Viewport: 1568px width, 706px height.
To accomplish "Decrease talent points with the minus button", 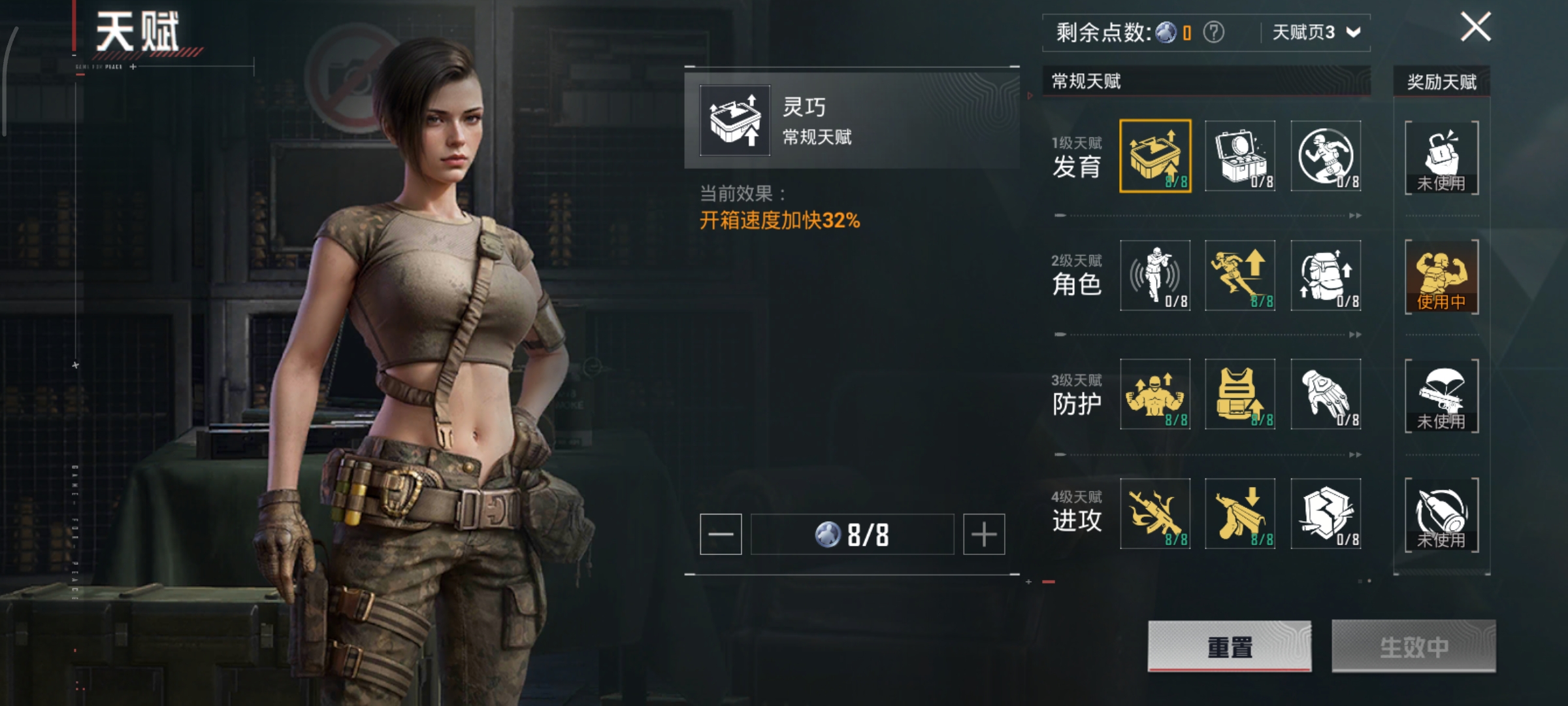I will 721,534.
